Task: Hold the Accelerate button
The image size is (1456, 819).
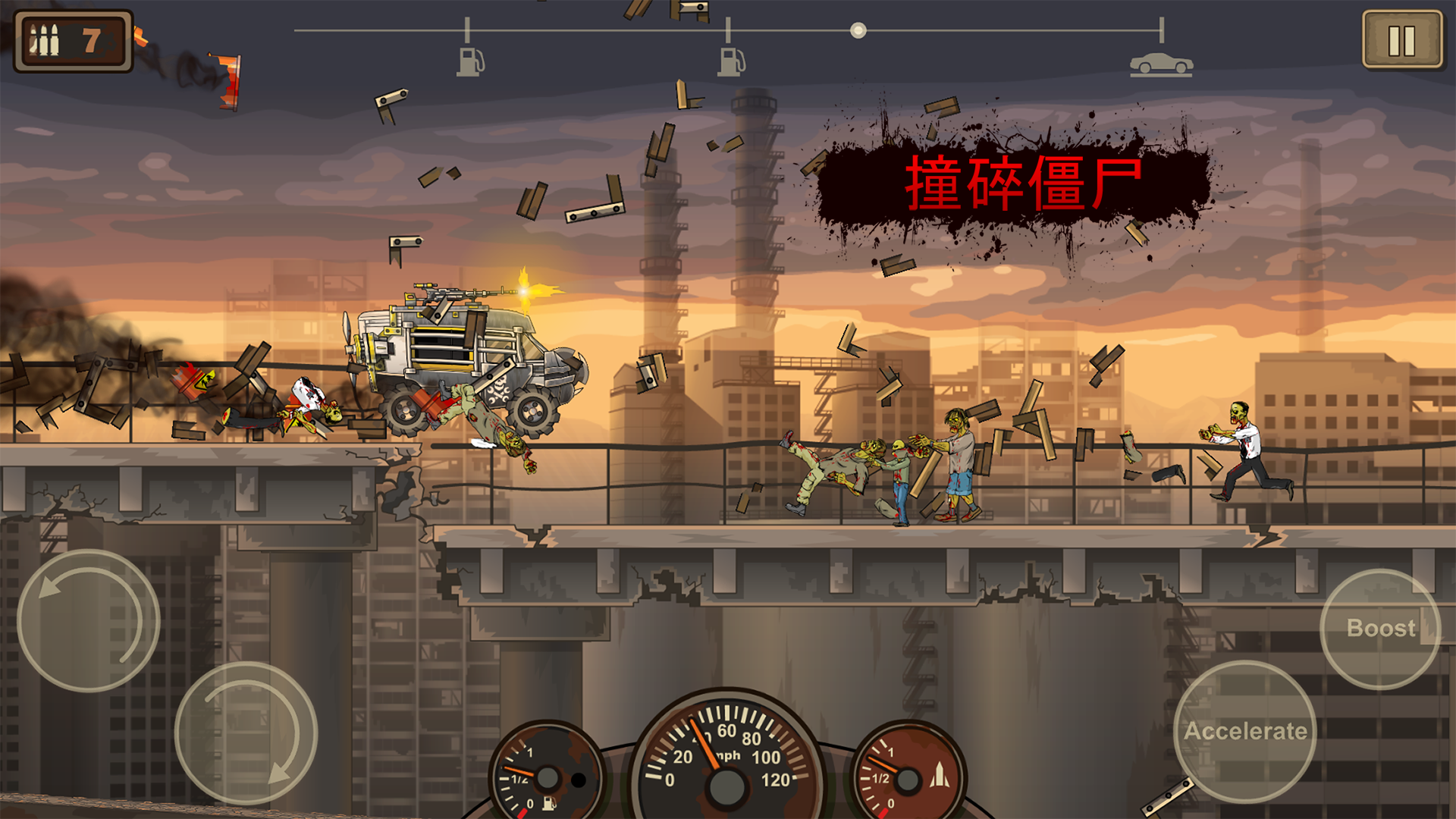Action: [x=1247, y=730]
